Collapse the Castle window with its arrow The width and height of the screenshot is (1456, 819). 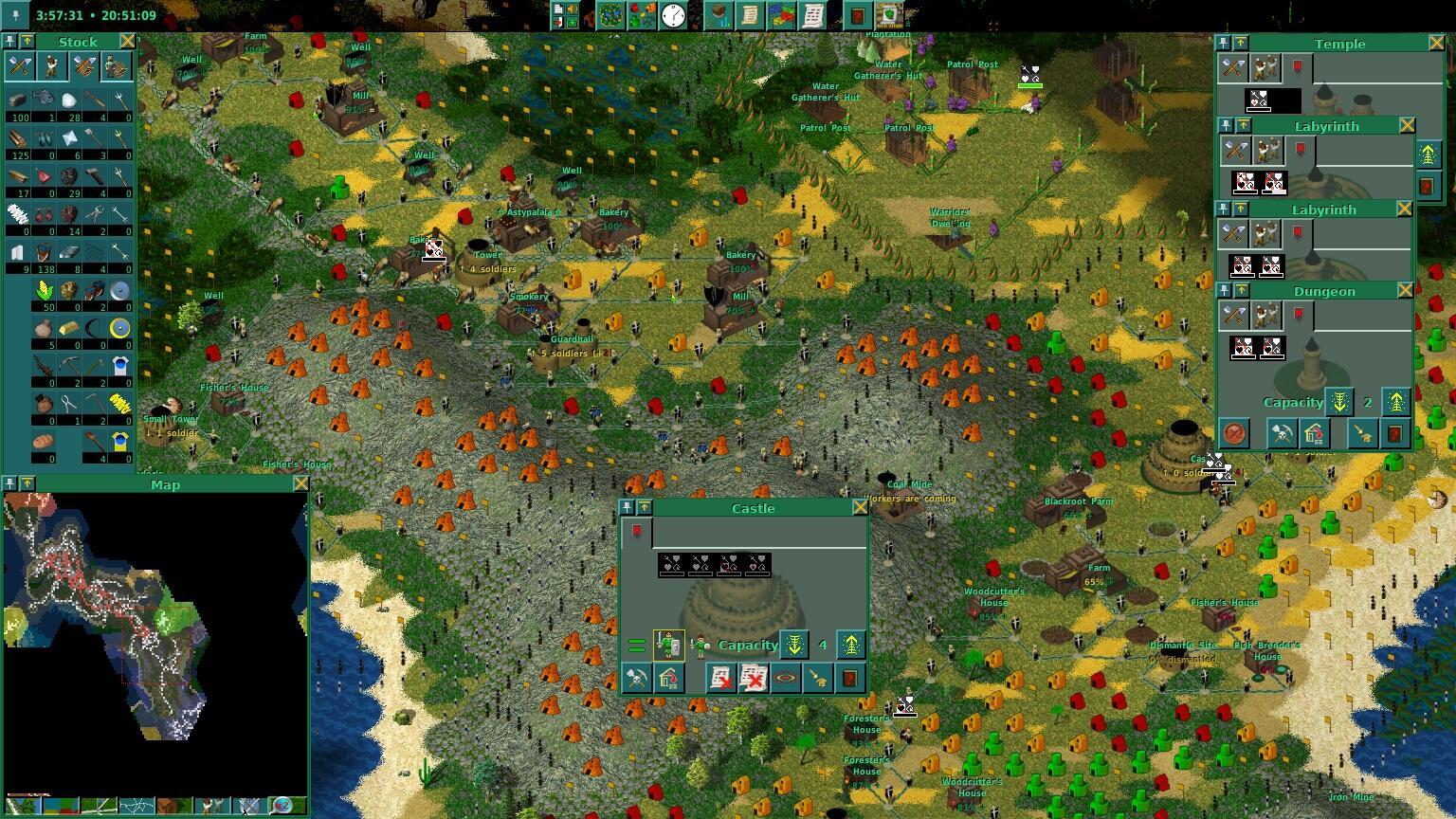[x=645, y=507]
